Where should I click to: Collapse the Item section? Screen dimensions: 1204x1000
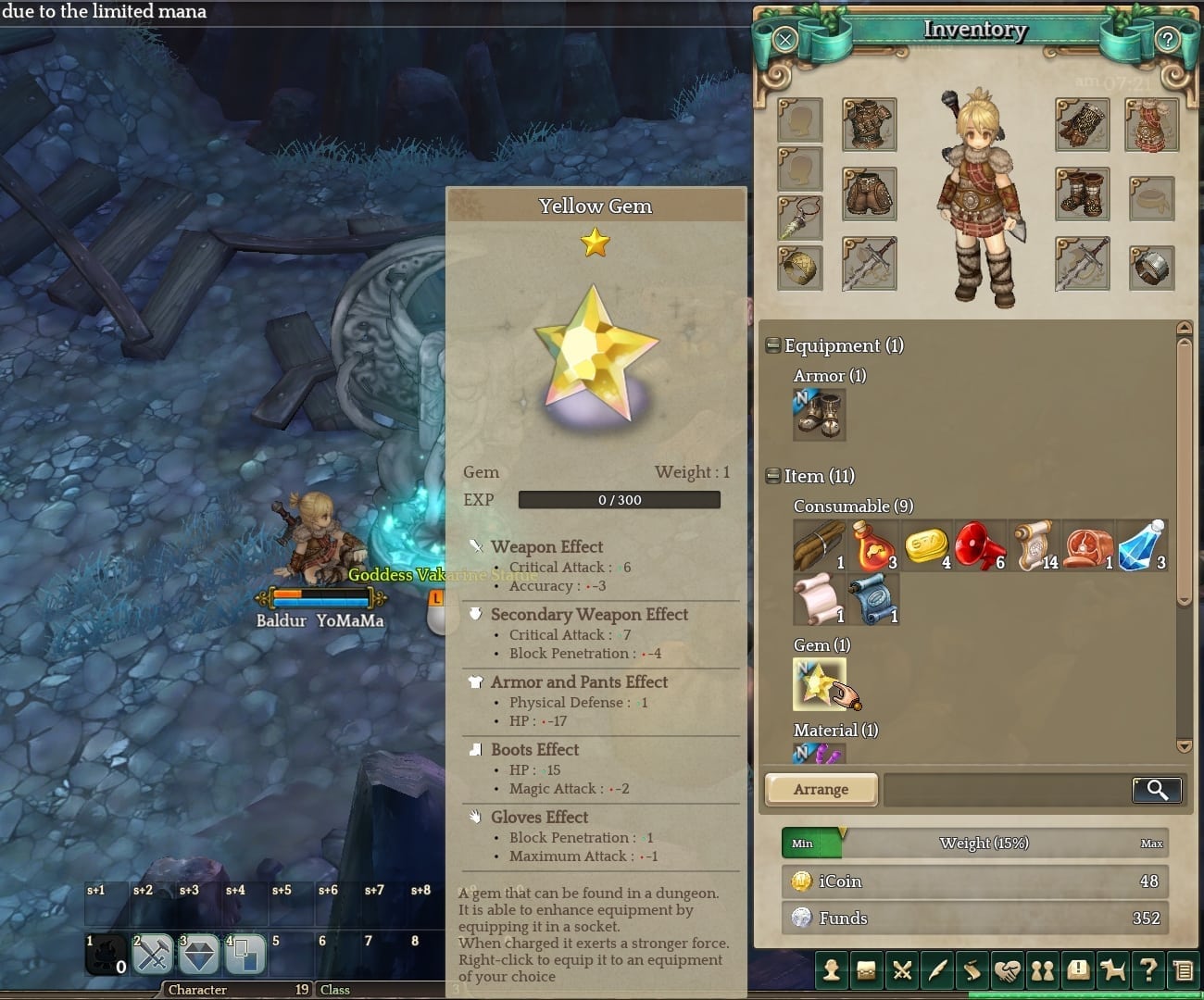point(773,476)
